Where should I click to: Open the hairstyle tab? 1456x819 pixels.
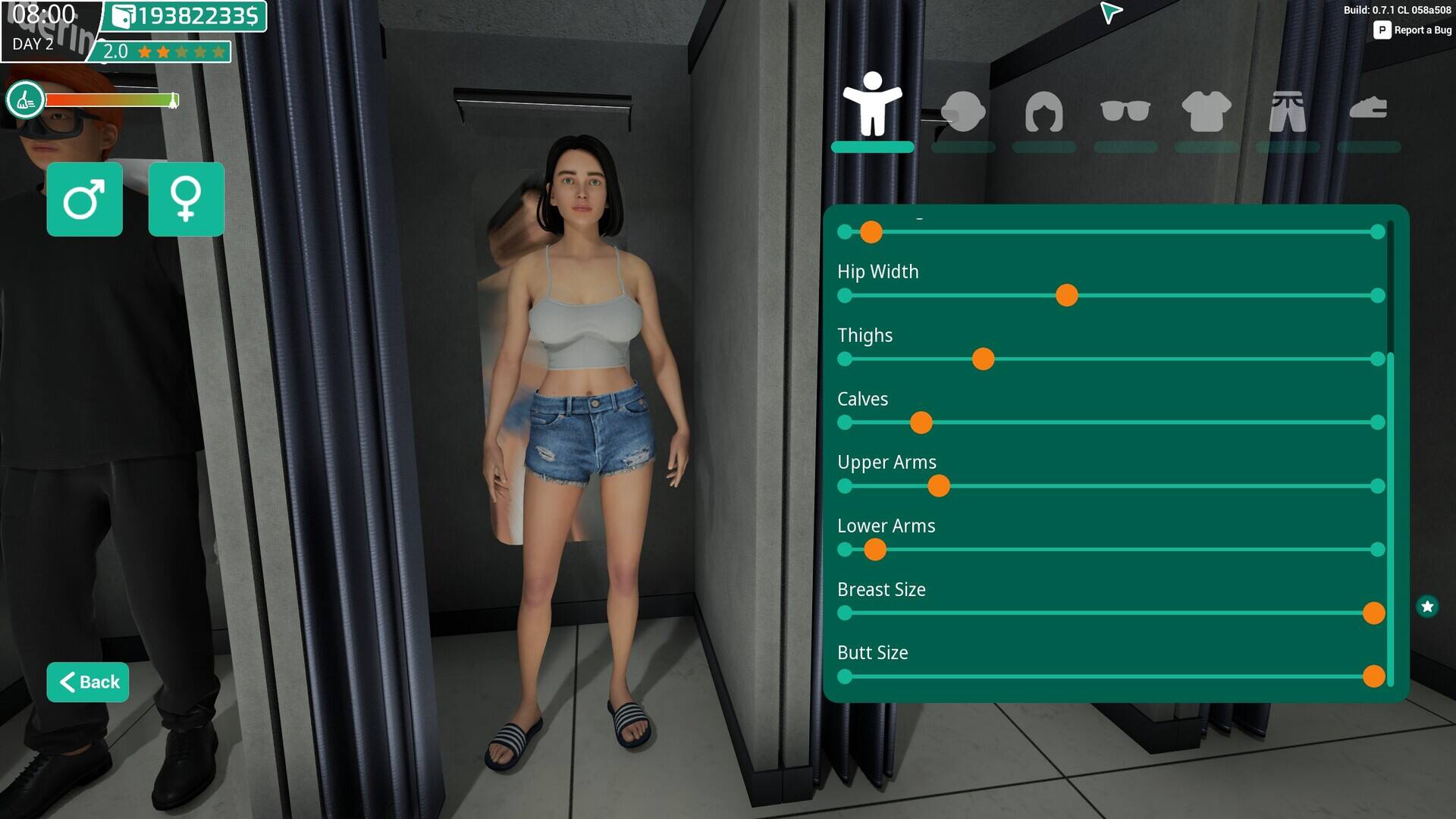[1043, 111]
